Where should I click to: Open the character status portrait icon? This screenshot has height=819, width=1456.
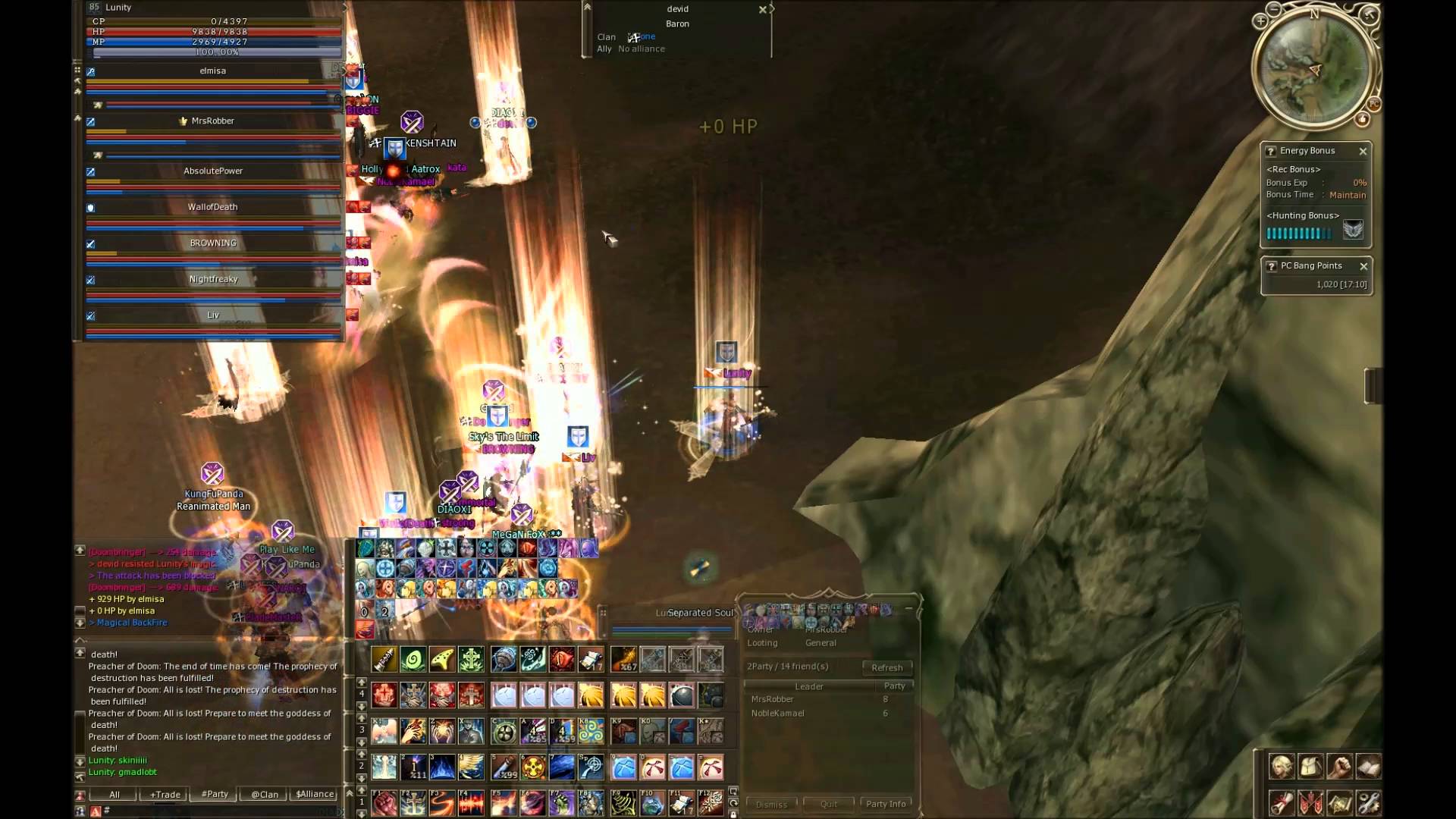(x=1282, y=767)
